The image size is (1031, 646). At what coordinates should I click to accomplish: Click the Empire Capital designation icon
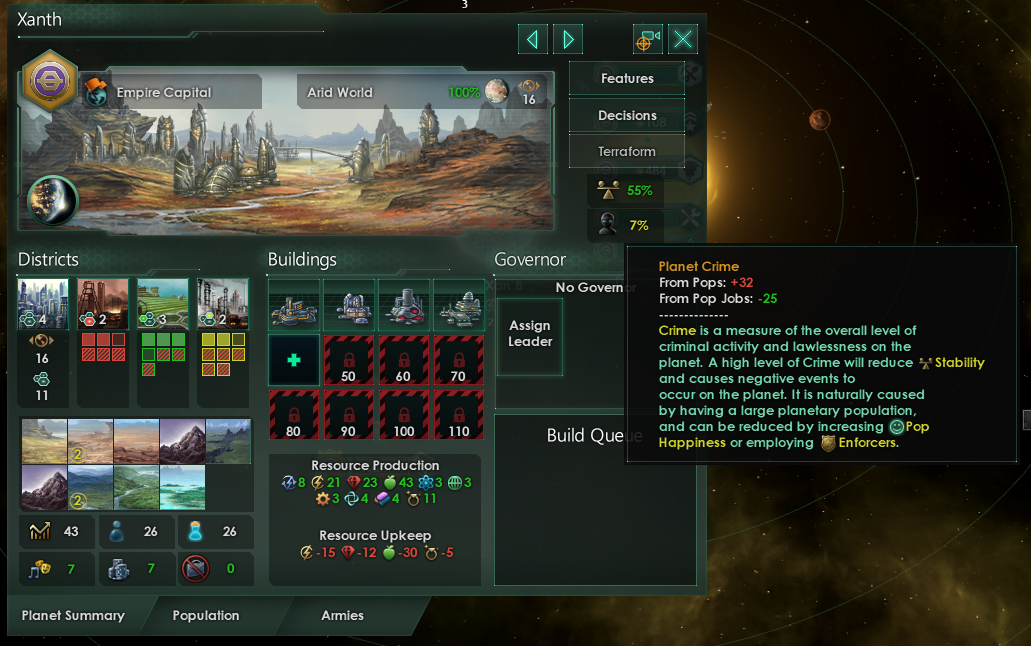(x=96, y=92)
